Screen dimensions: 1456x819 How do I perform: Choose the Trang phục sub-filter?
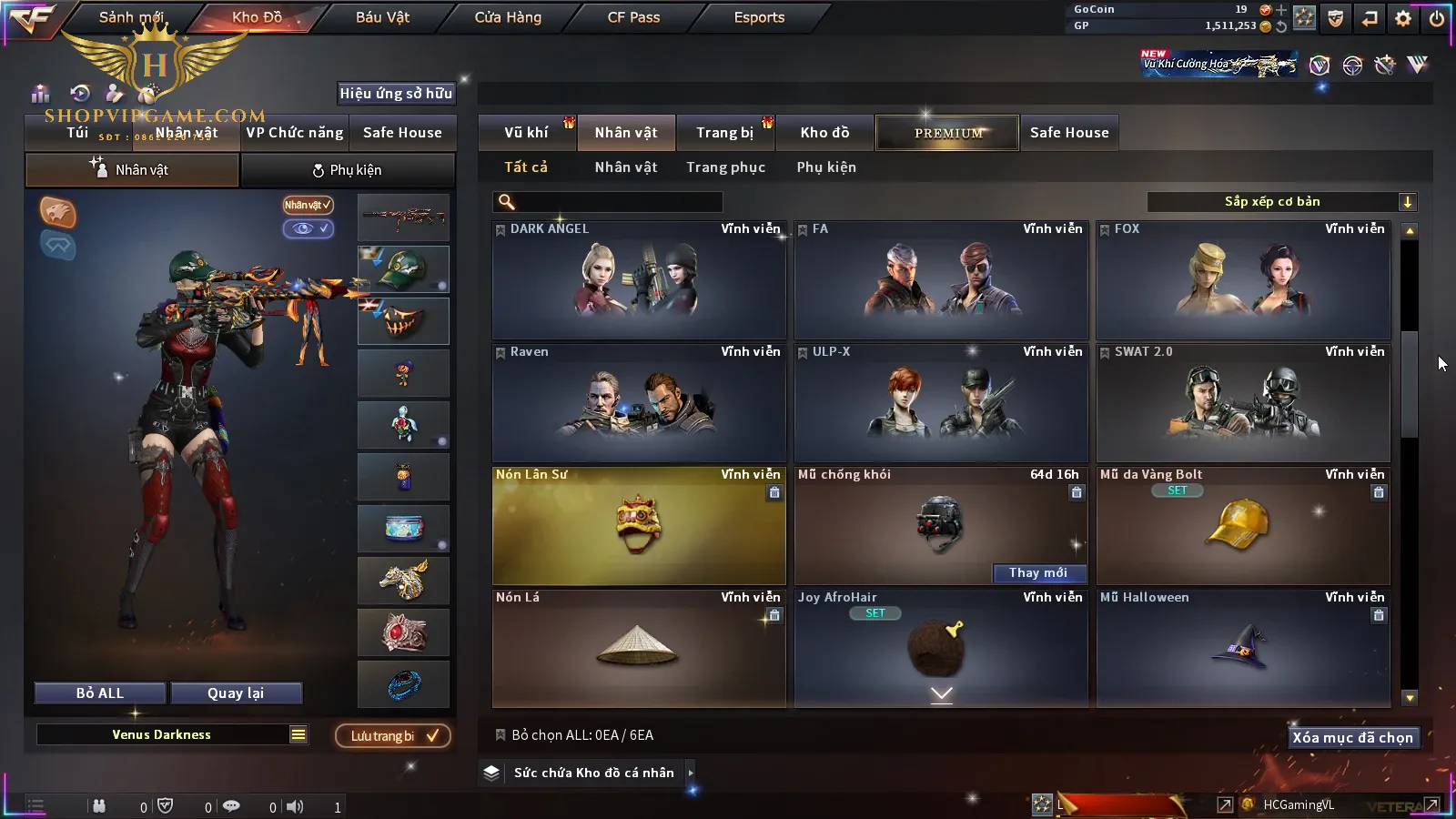click(725, 167)
